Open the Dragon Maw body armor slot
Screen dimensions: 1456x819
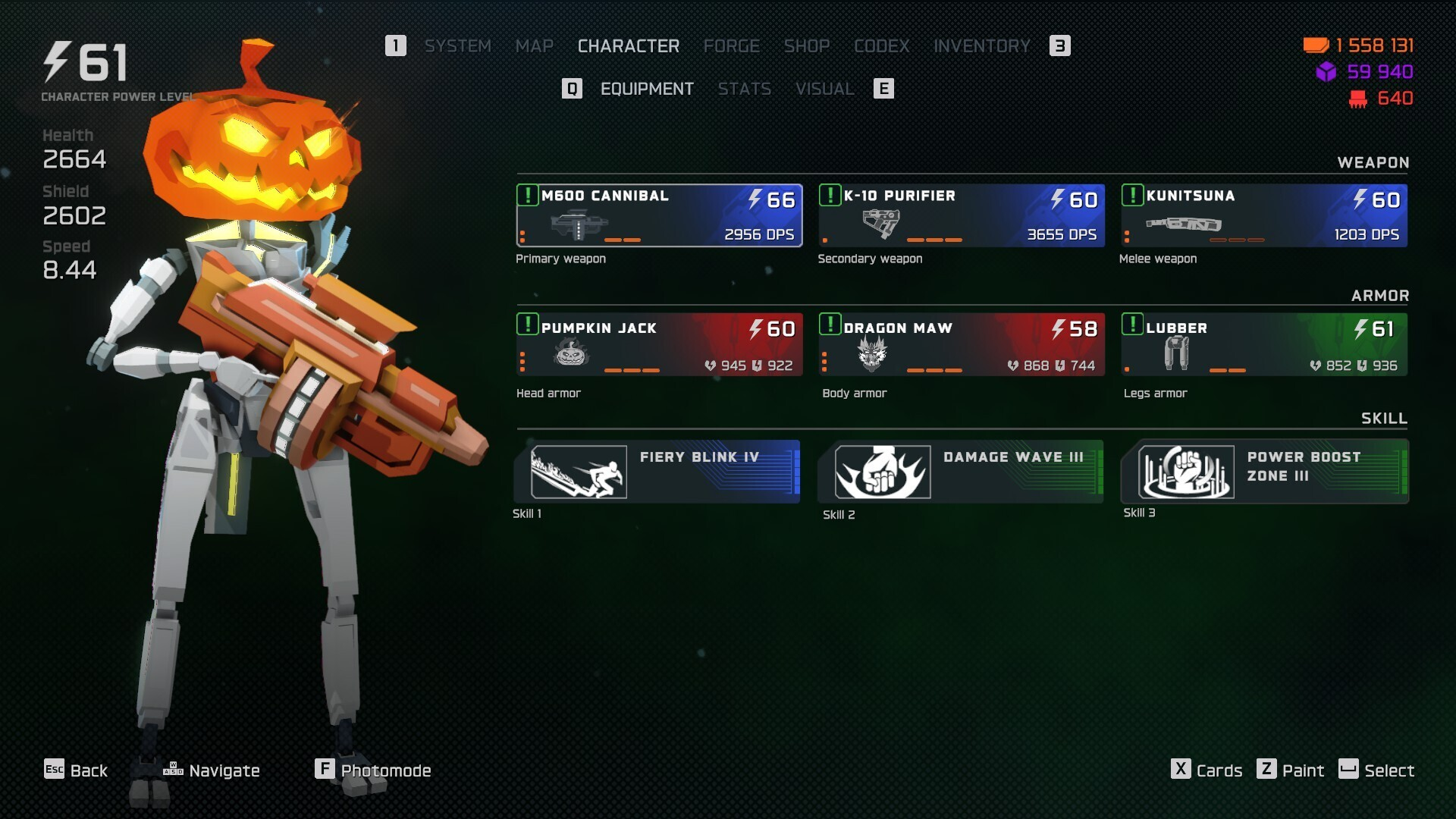[961, 345]
